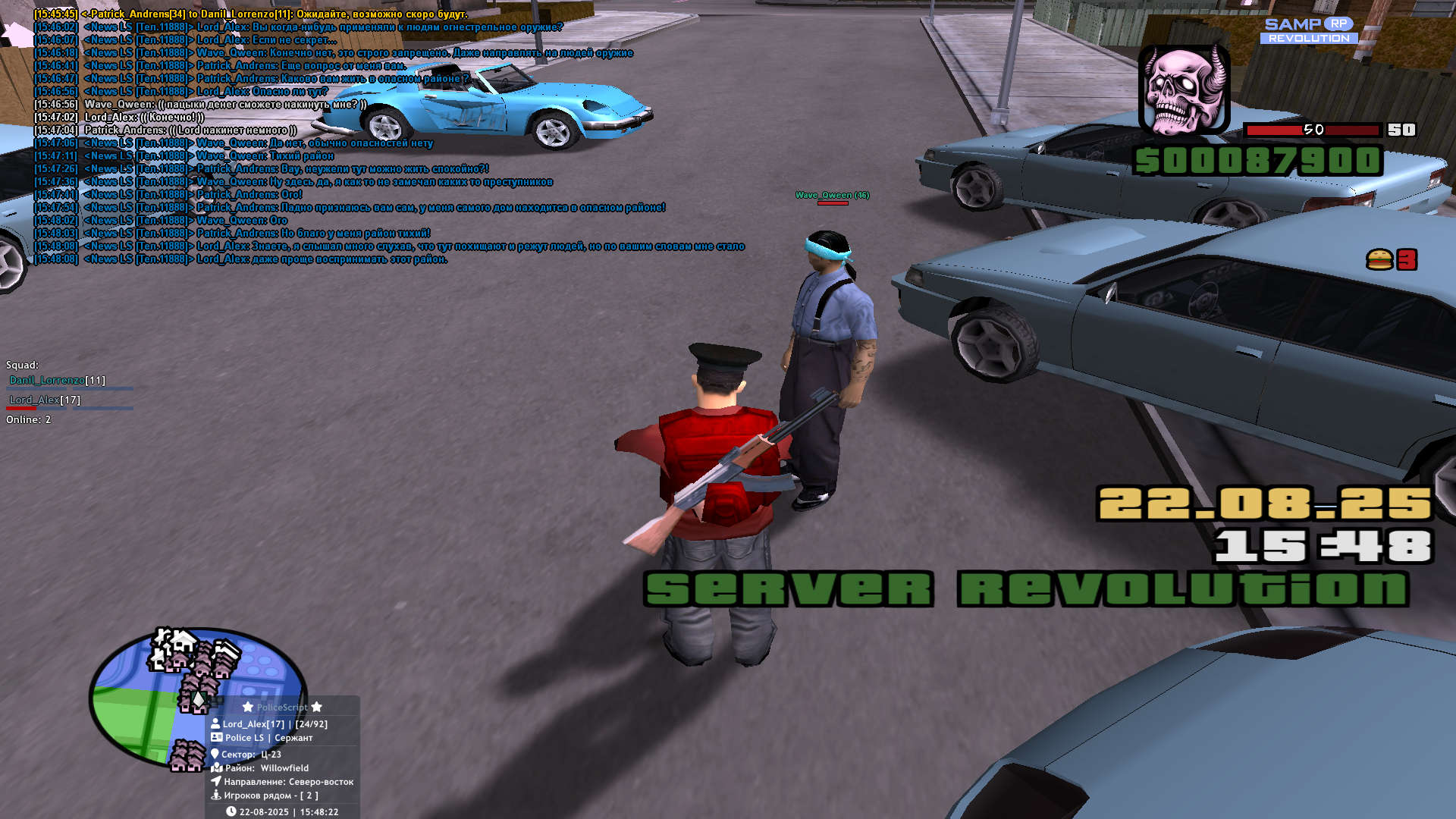Click the Wave_Qween player name tag
The width and height of the screenshot is (1456, 819).
(x=832, y=196)
